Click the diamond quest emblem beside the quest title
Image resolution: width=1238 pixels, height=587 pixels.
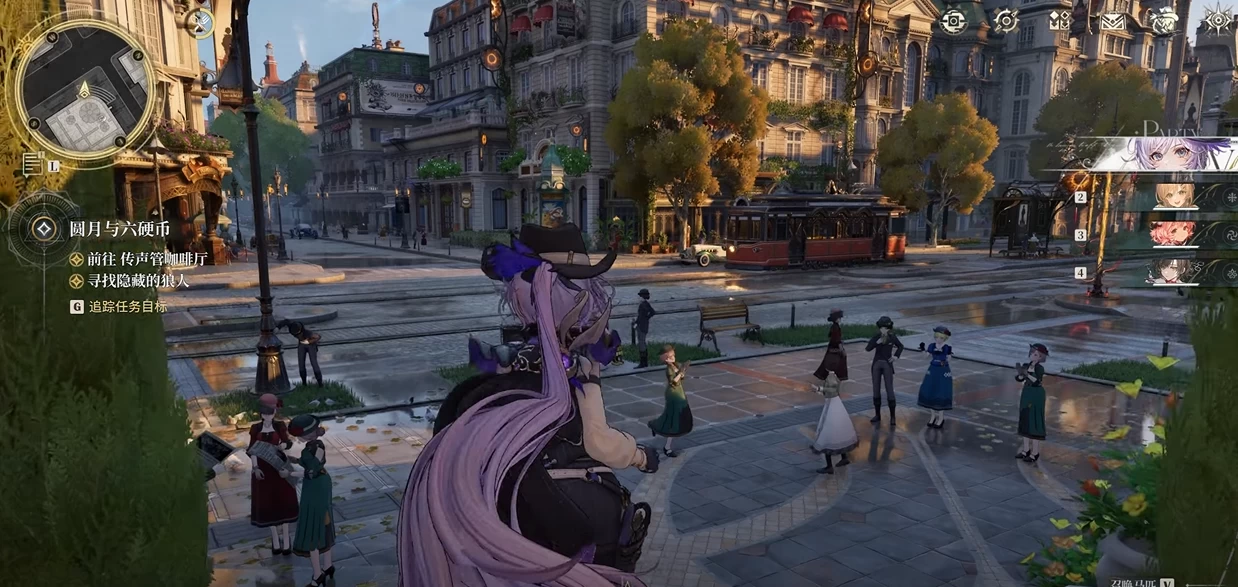(x=43, y=229)
